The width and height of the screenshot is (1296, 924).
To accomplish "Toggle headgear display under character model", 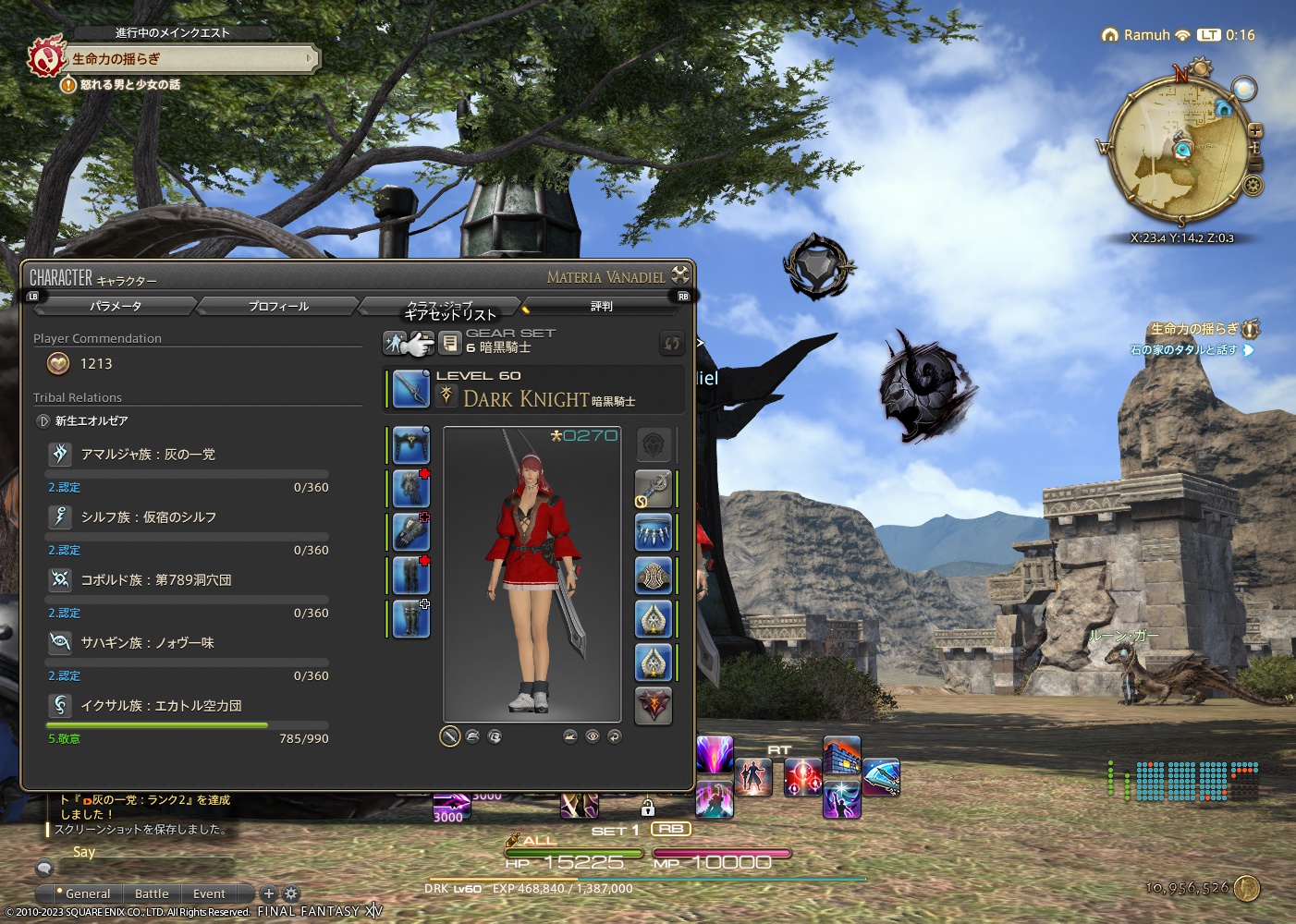I will click(x=471, y=736).
